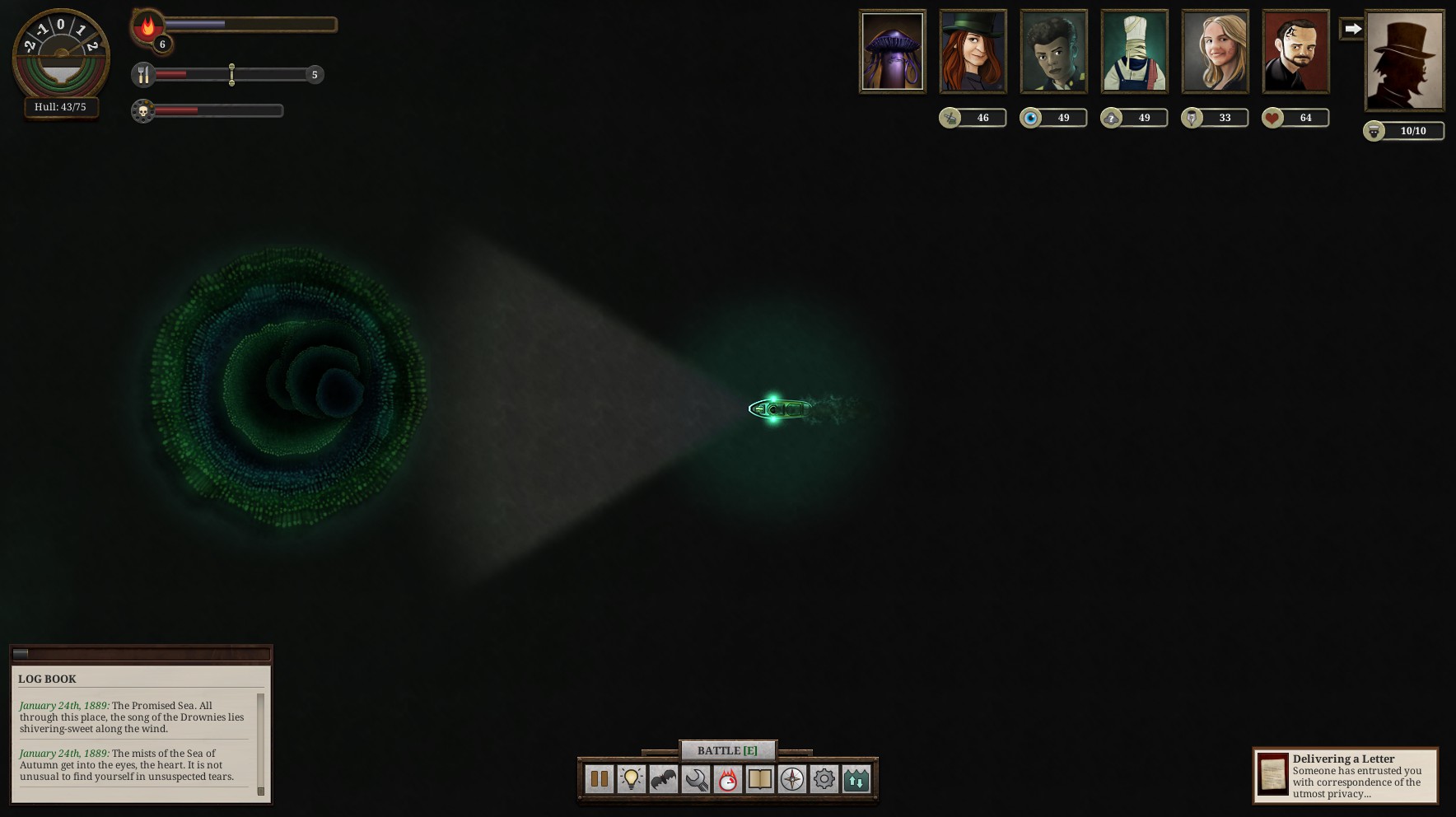Screen dimensions: 1456x817
Task: Select the jellyfish crew portrait
Action: pyautogui.click(x=893, y=51)
